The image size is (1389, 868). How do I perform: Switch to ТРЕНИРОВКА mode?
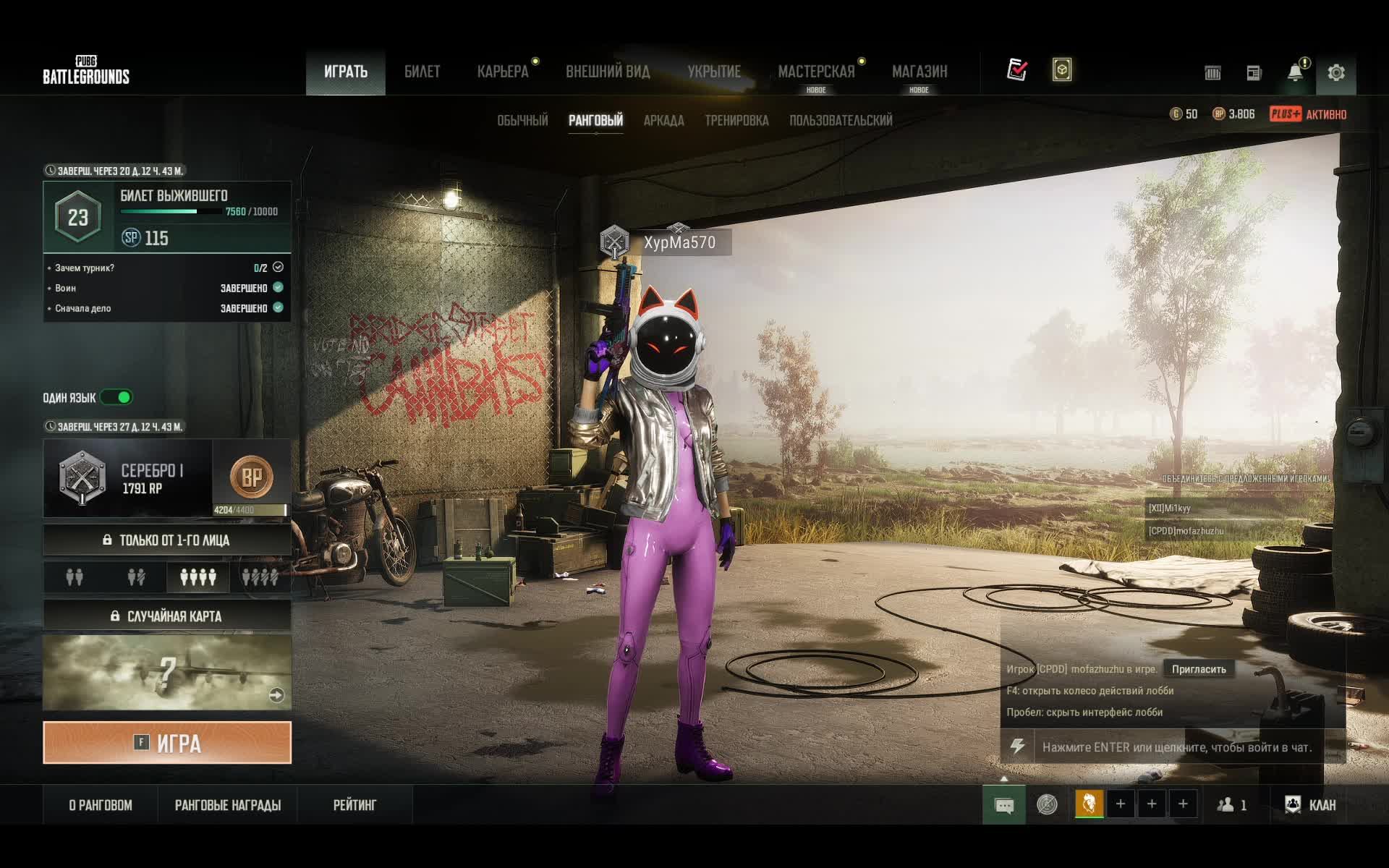(x=736, y=120)
